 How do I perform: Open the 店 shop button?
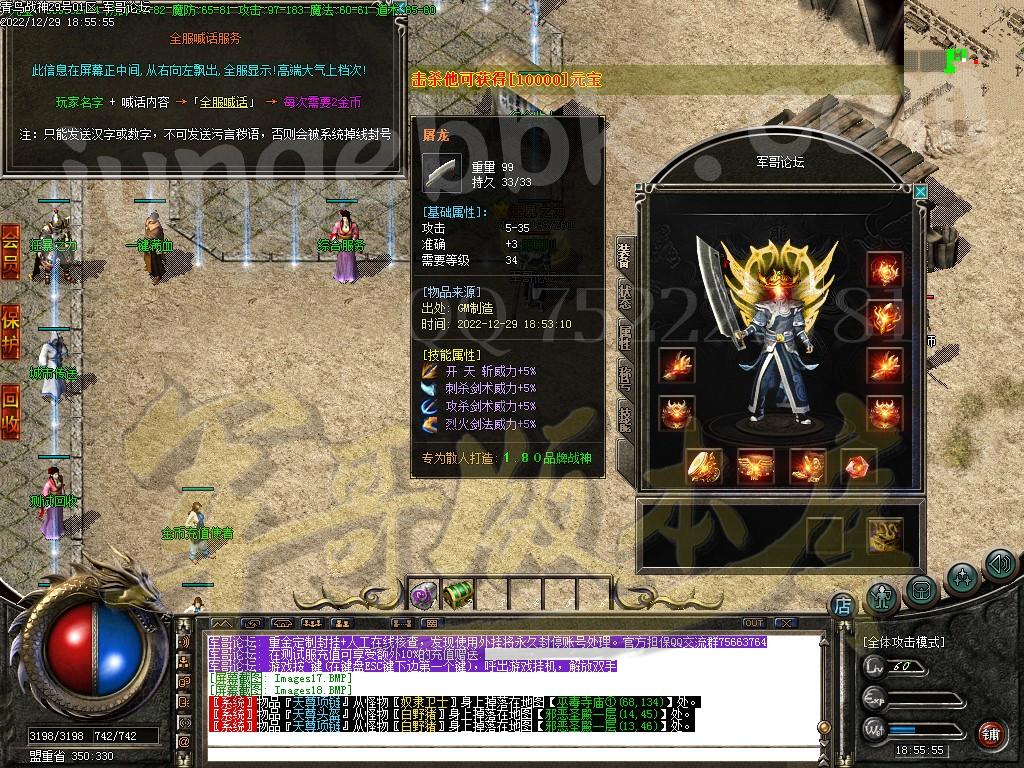843,604
